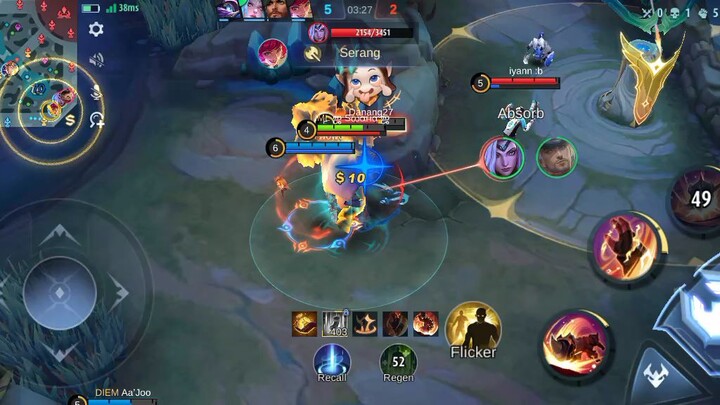
Task: Cast the wolf dash skill
Action: pos(577,345)
